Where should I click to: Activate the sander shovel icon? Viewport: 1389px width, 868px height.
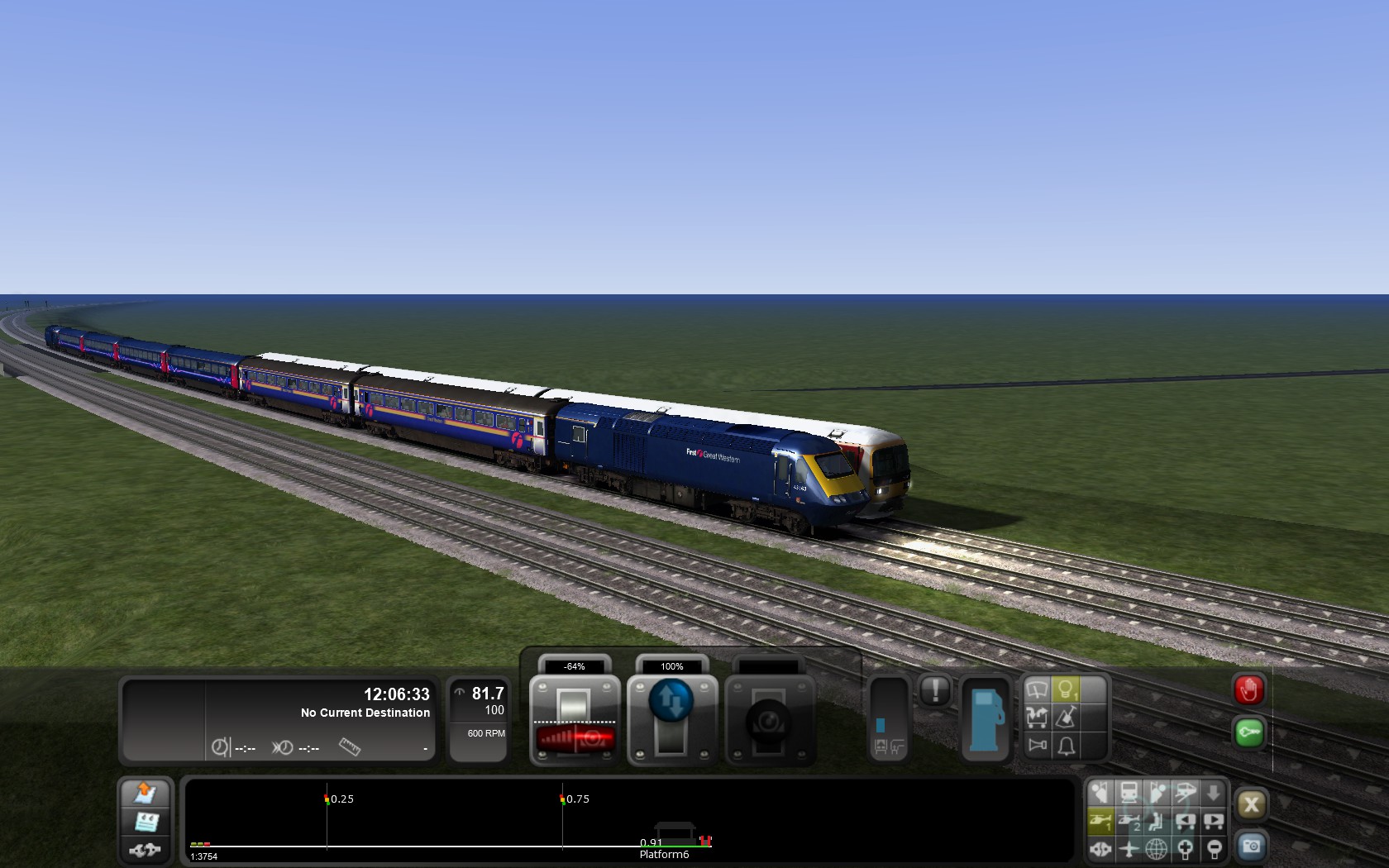pyautogui.click(x=1066, y=718)
